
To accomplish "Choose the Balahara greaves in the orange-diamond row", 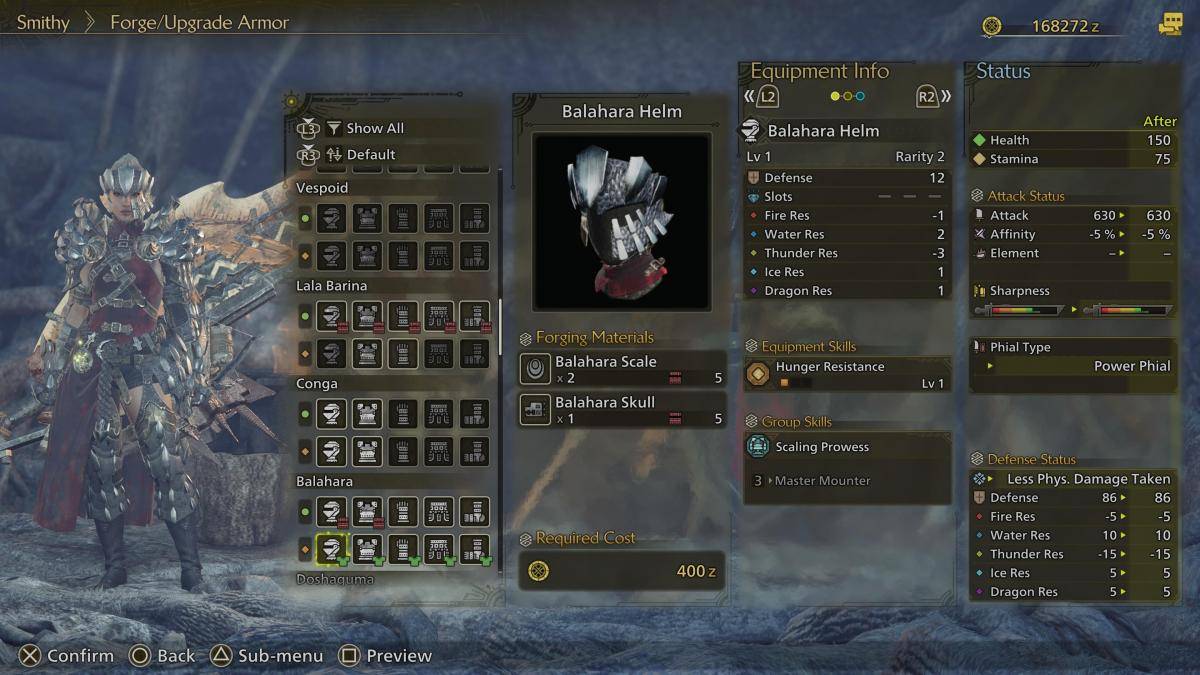I will 474,547.
